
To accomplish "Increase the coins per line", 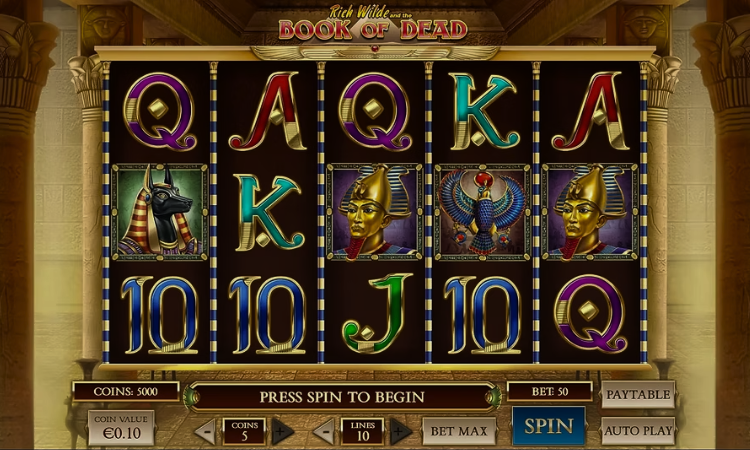I will point(282,432).
